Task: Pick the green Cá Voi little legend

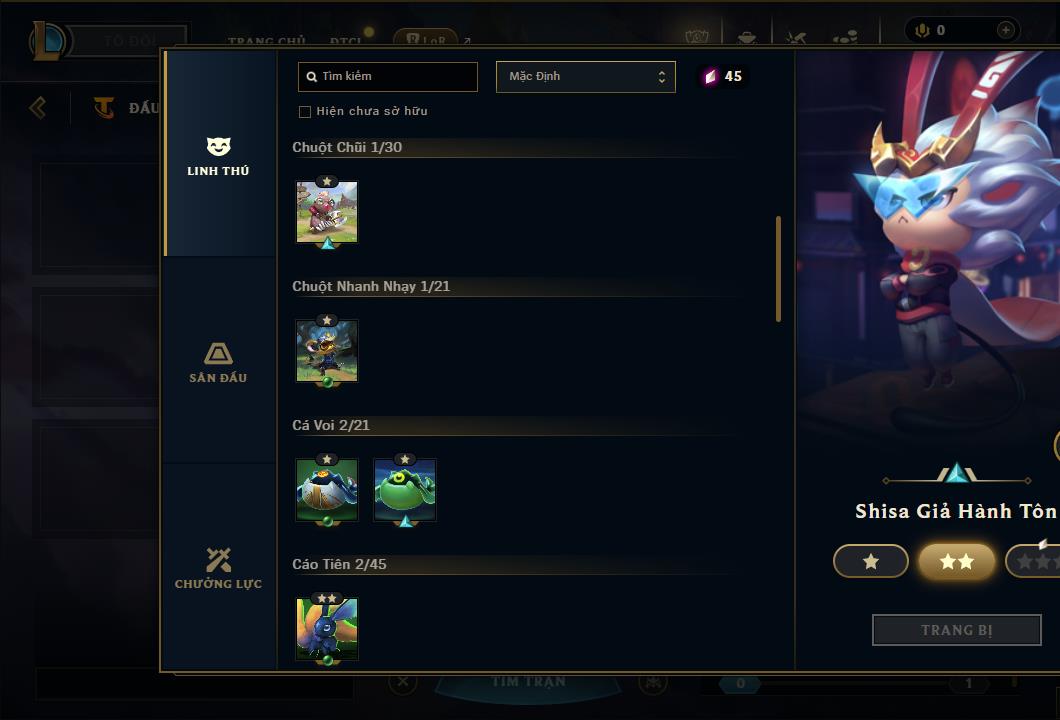Action: [x=405, y=490]
